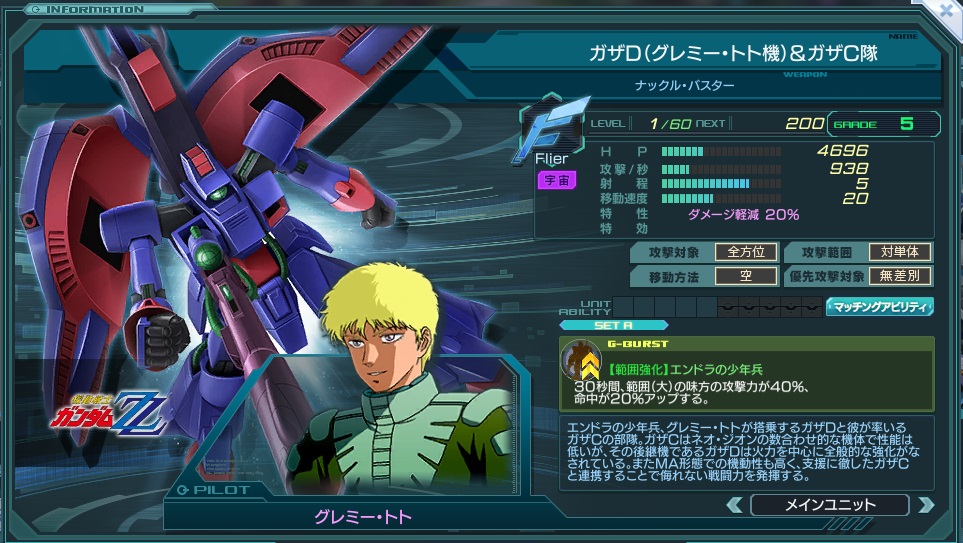Open the マッチングアビリティ panel
This screenshot has width=963, height=543.
pyautogui.click(x=880, y=307)
